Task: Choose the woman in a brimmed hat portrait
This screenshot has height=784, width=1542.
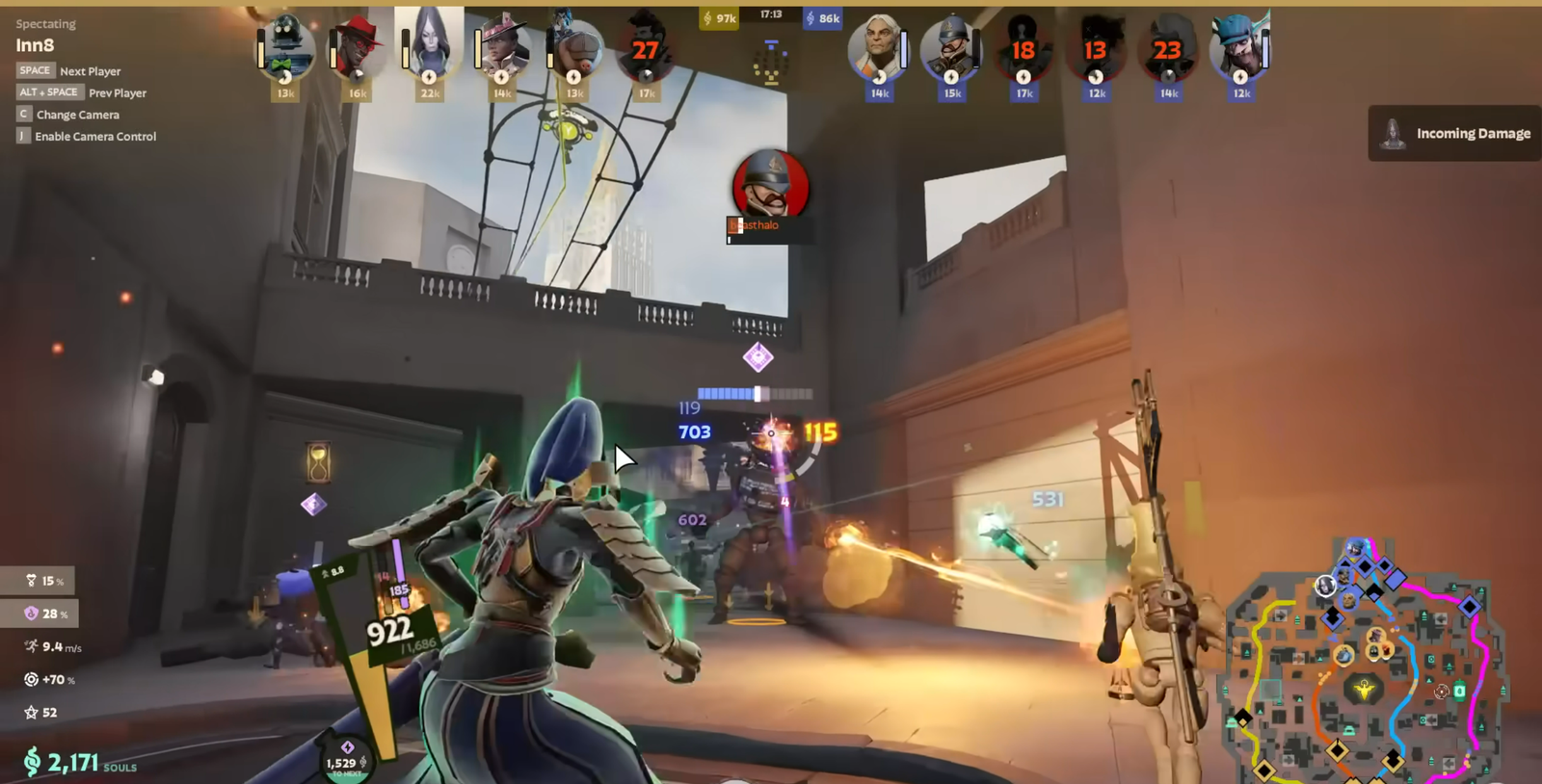Action: 502,48
